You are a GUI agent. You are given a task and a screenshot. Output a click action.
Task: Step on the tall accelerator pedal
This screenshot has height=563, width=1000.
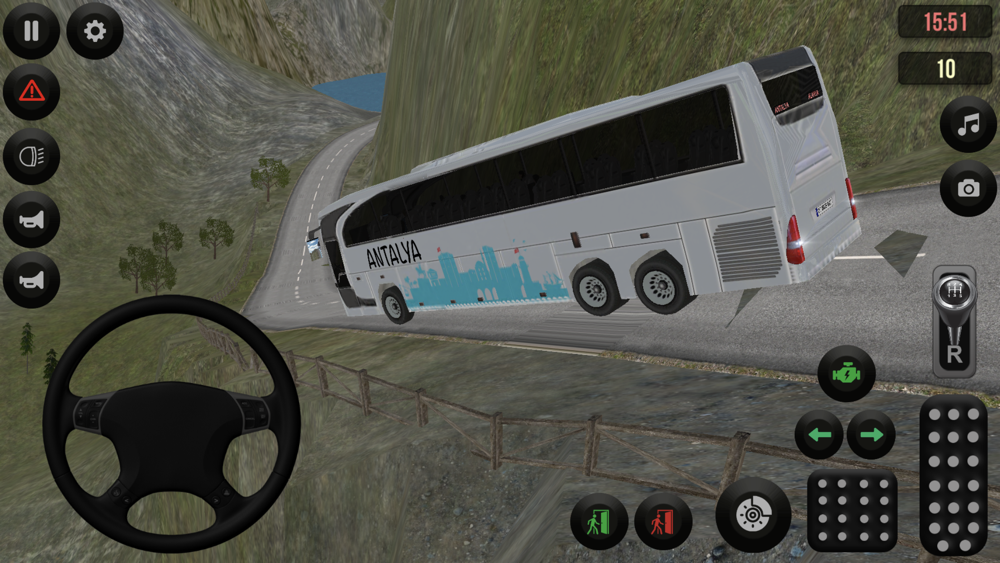point(953,474)
